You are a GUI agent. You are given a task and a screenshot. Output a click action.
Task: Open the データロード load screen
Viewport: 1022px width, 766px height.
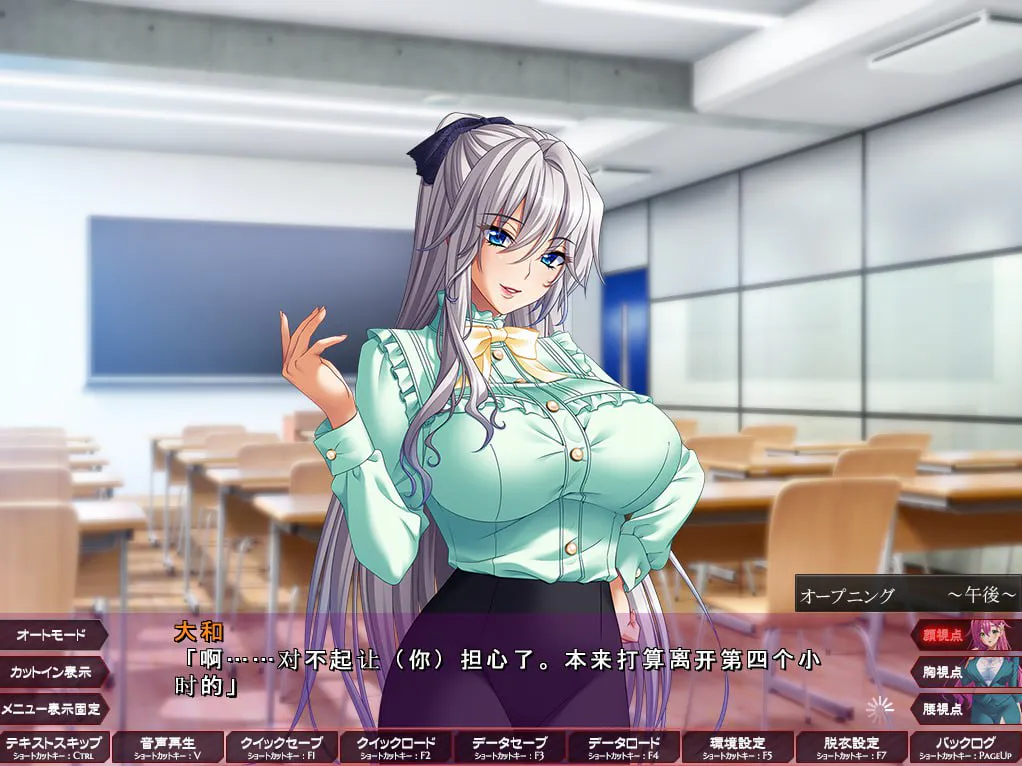[x=624, y=747]
